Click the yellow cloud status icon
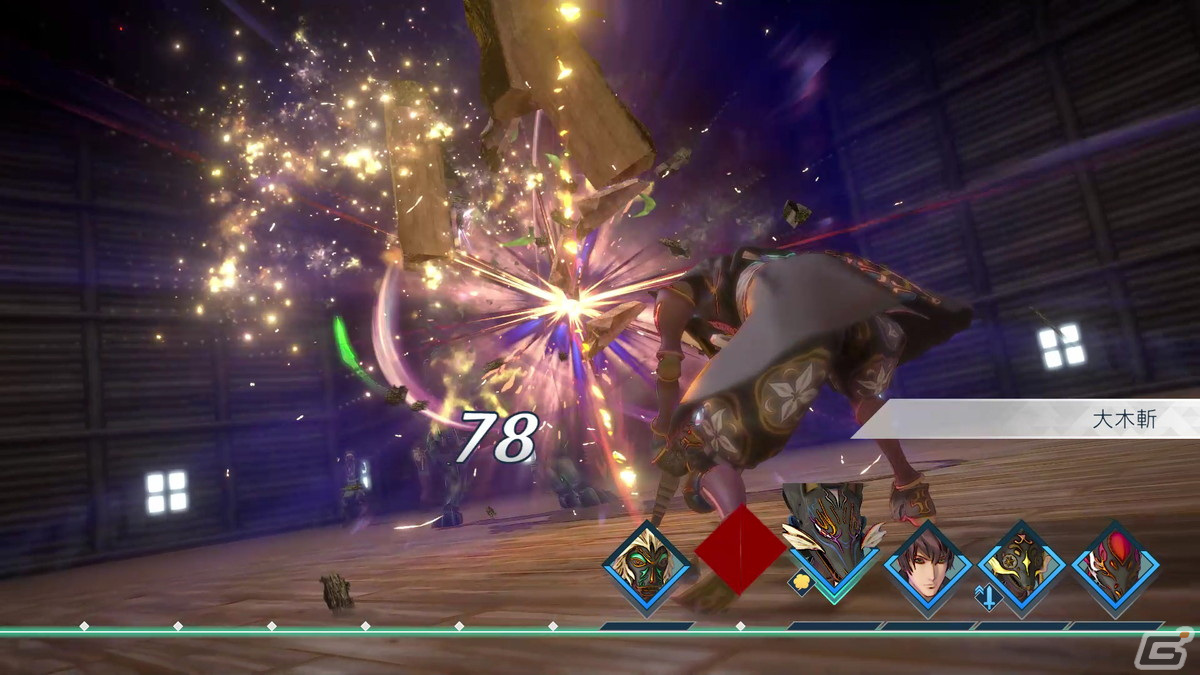The height and width of the screenshot is (675, 1200). [800, 582]
